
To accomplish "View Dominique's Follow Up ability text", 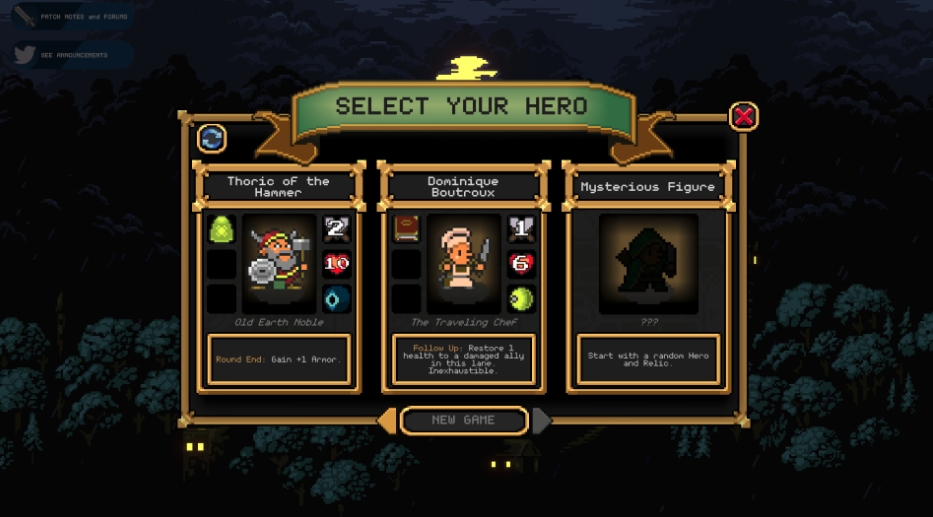I will (463, 359).
